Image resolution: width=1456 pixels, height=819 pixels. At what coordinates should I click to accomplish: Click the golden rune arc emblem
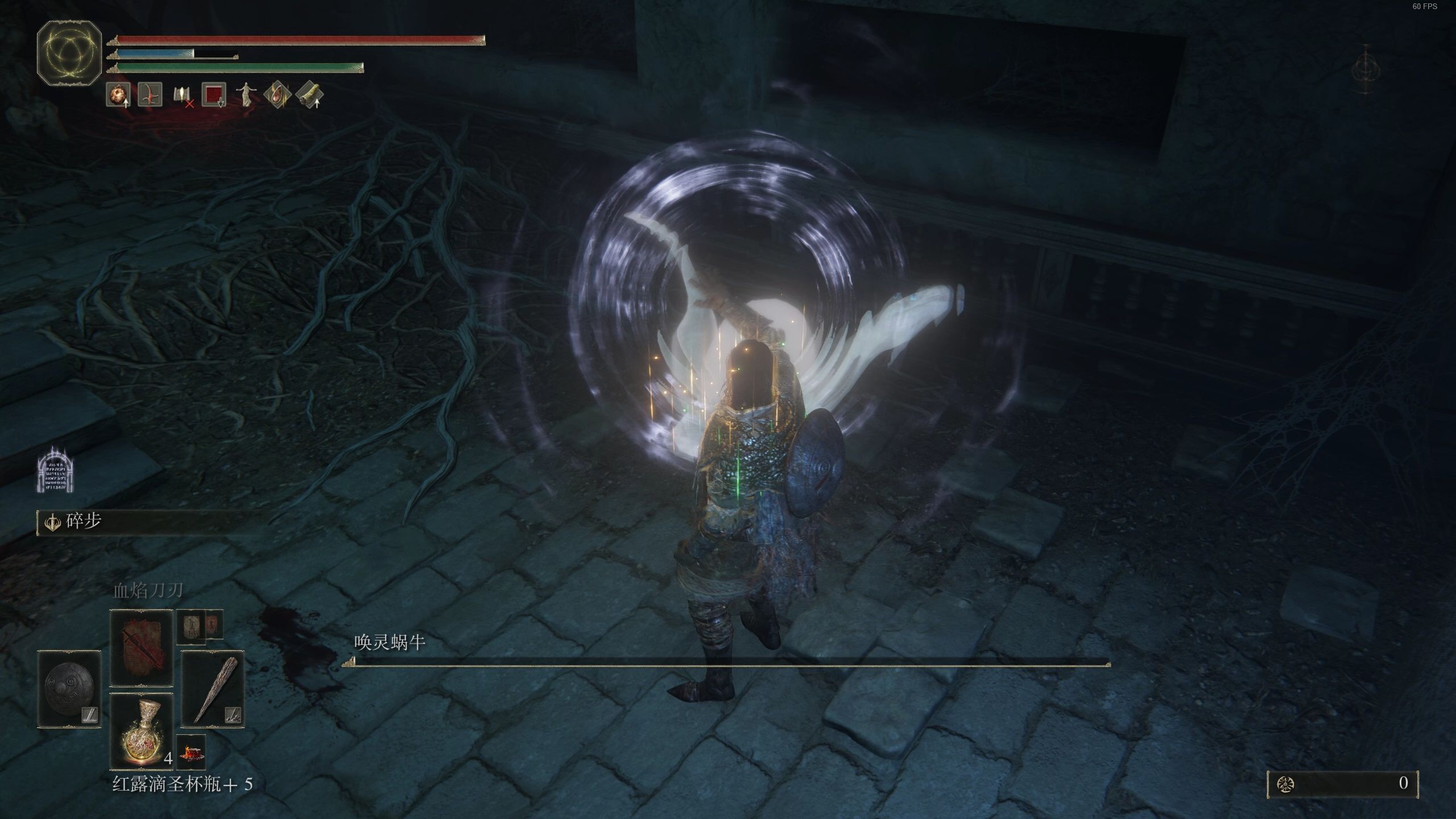(69, 52)
